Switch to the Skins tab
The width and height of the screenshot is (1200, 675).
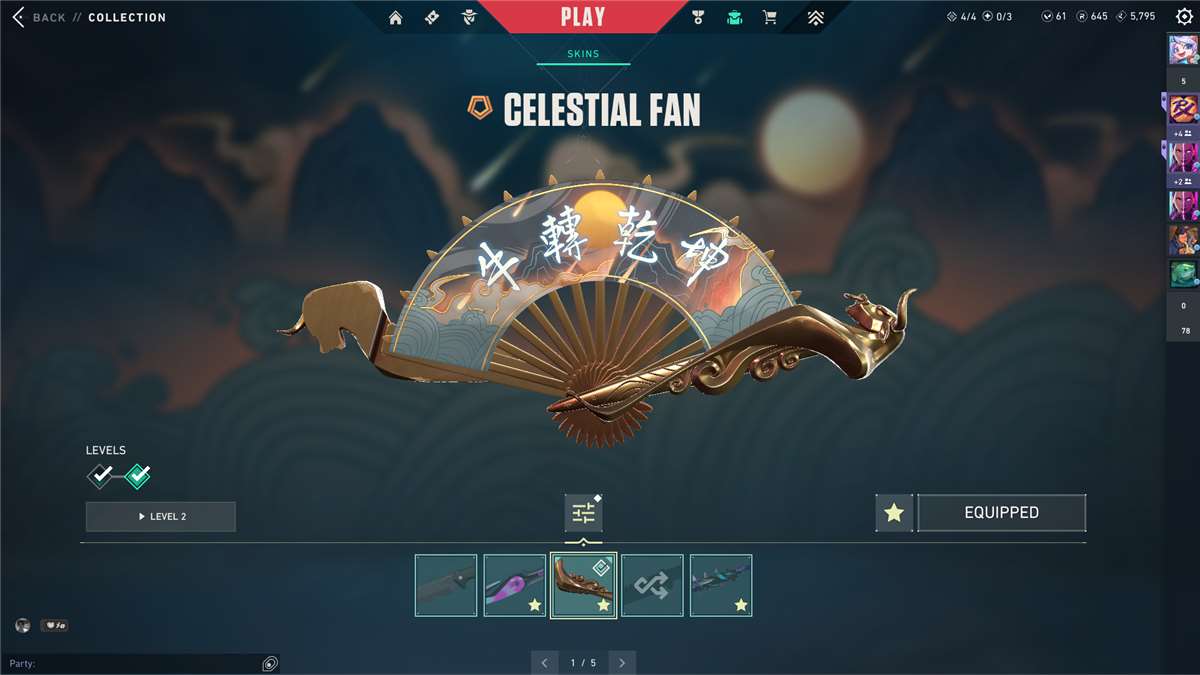(x=583, y=54)
